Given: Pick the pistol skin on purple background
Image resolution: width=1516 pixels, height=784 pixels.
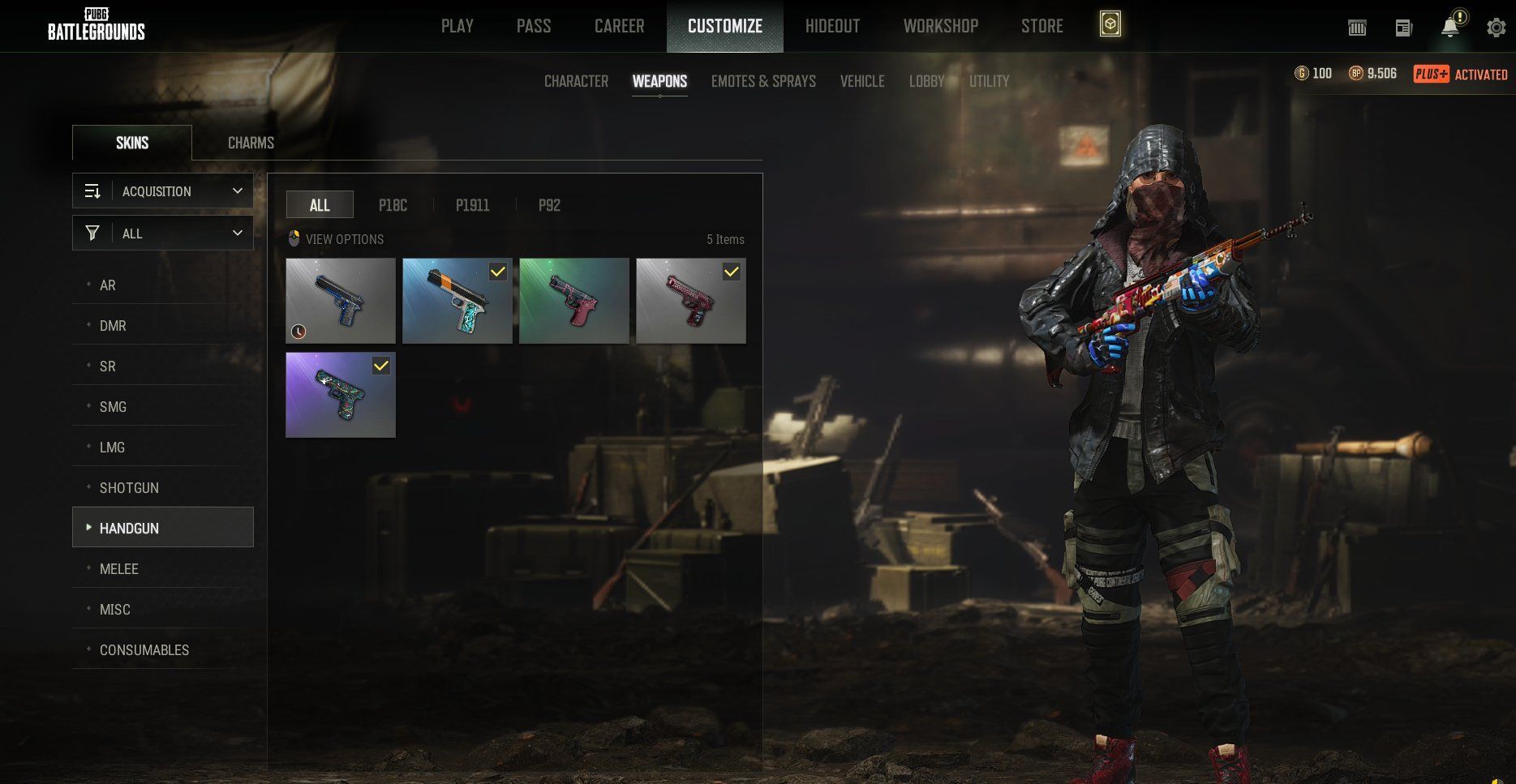Looking at the screenshot, I should pyautogui.click(x=340, y=395).
